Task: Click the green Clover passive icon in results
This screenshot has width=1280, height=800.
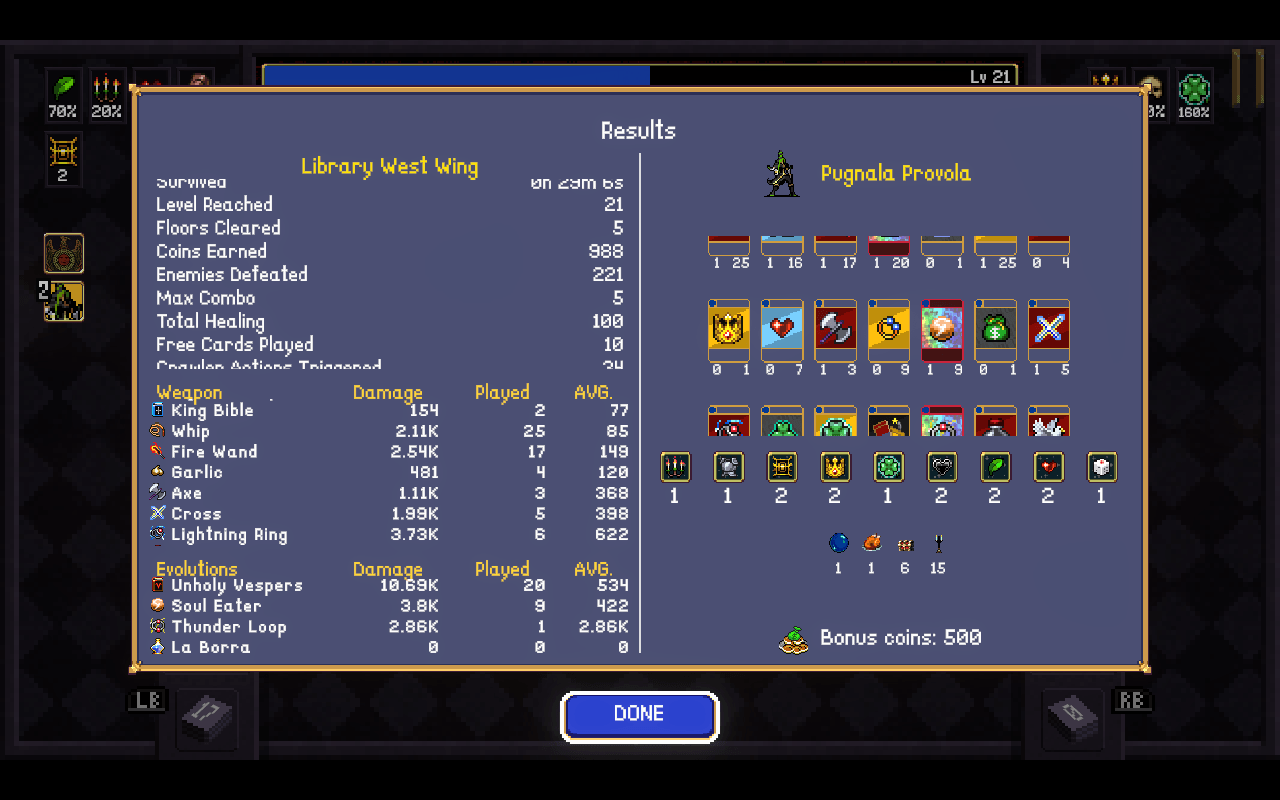Action: pos(888,467)
